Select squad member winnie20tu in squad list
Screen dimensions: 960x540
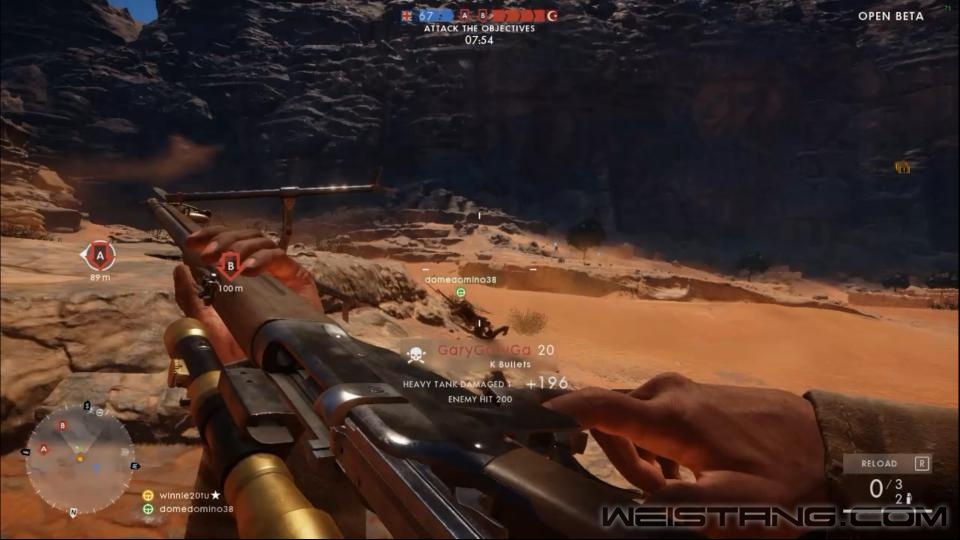[180, 495]
